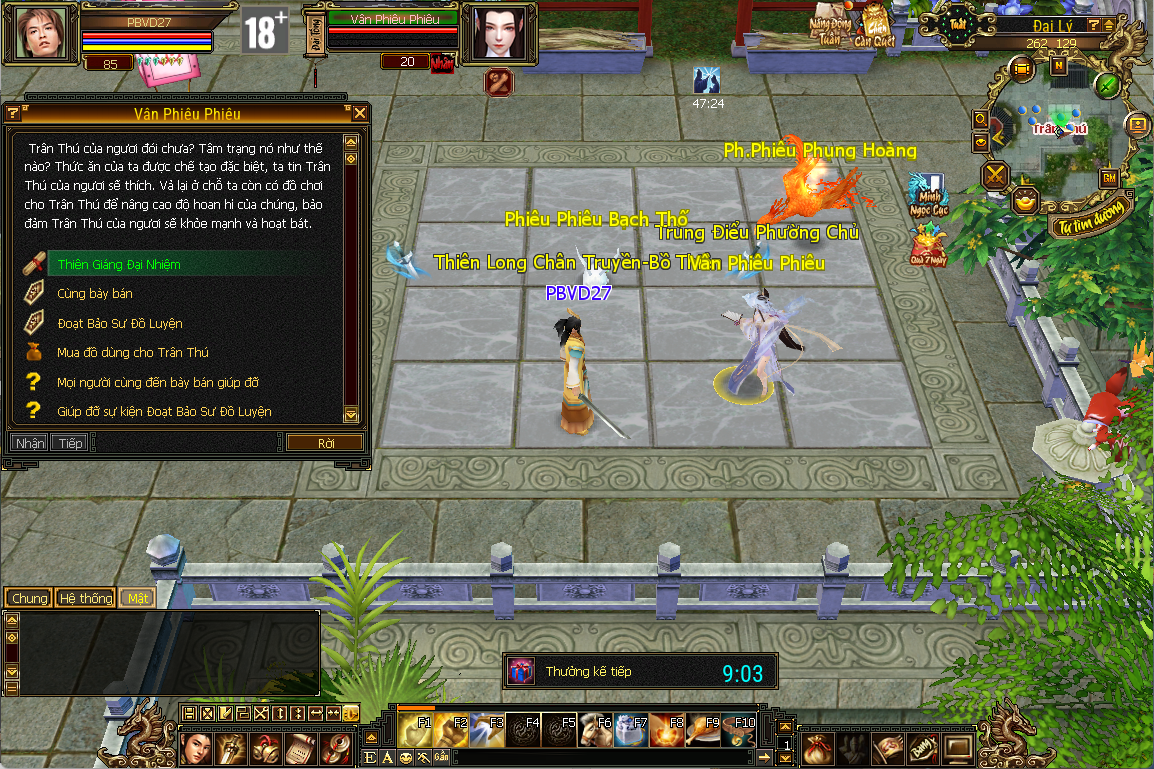Click the gold ingot shop button on minimap
The image size is (1154, 769).
(x=1025, y=201)
